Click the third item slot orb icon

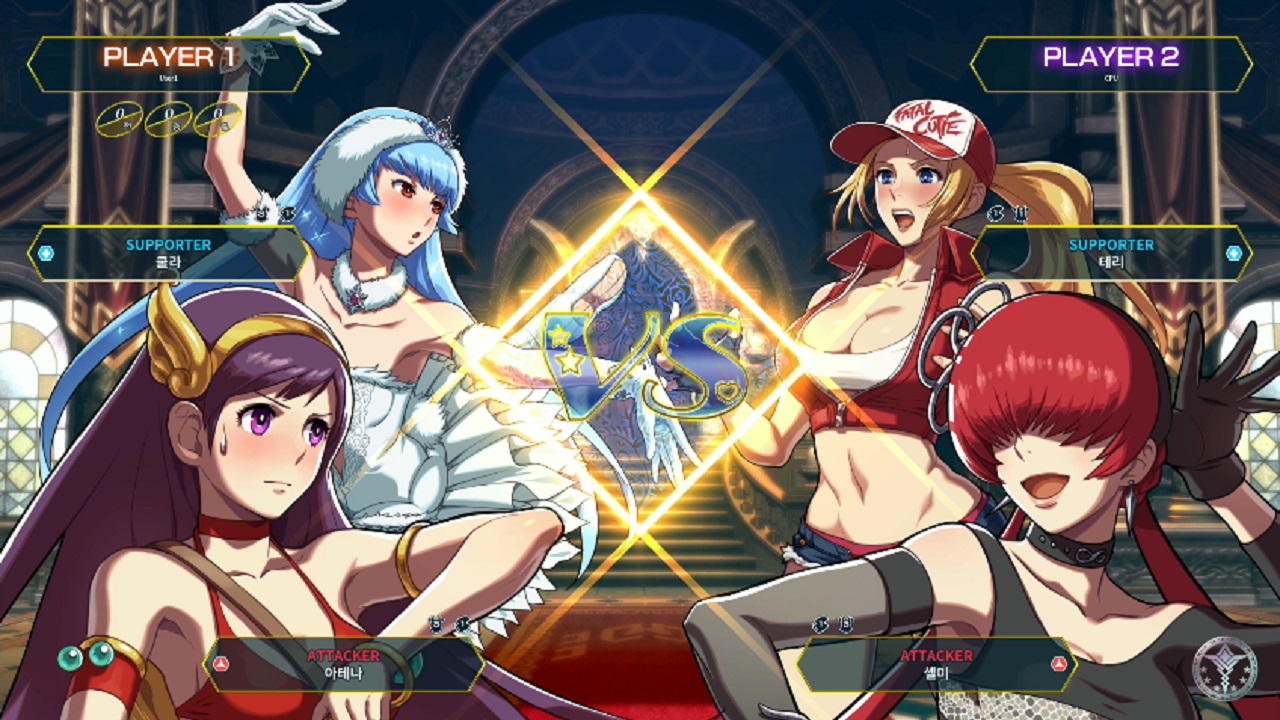click(216, 119)
